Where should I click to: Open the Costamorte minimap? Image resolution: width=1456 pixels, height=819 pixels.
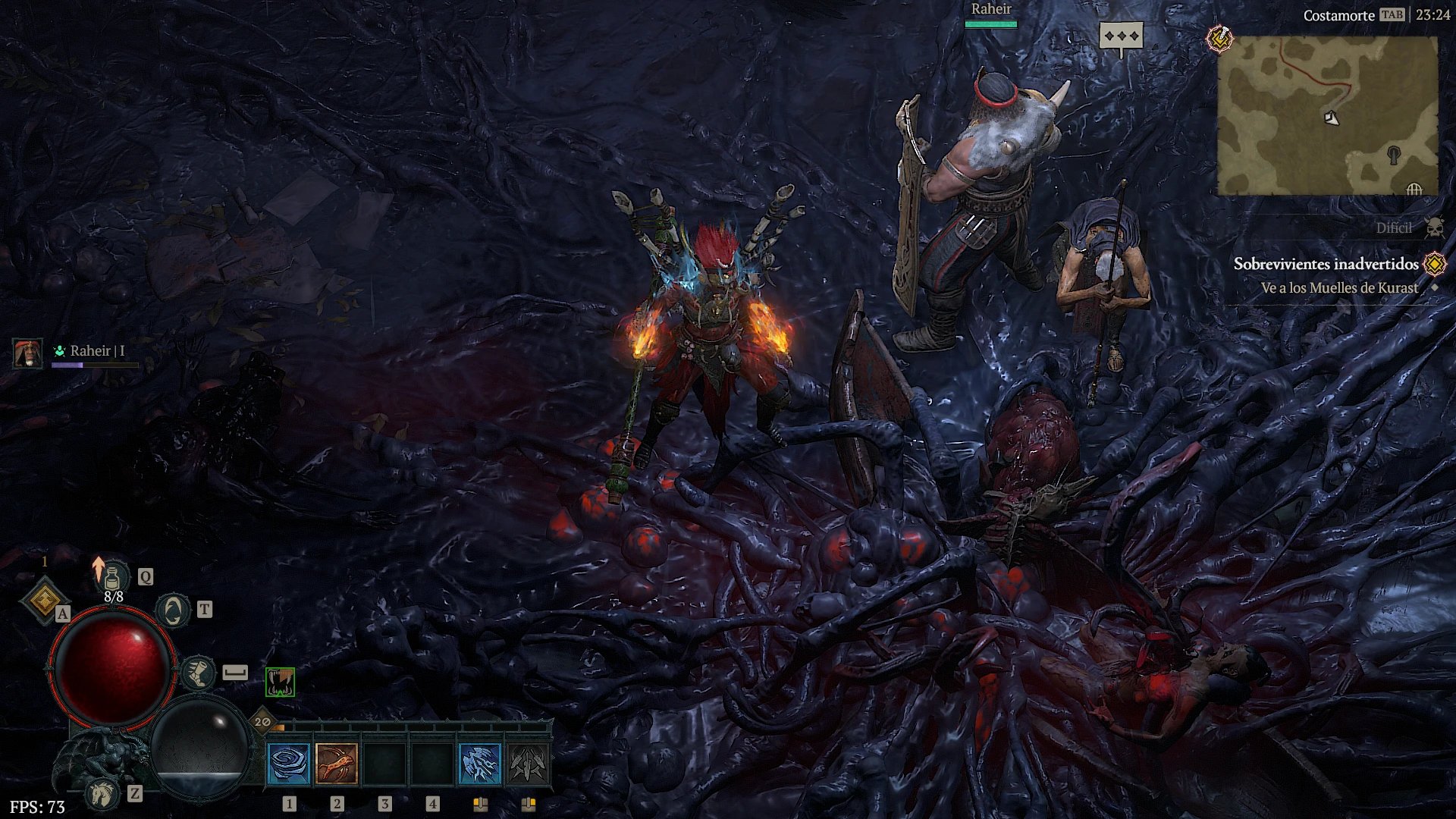click(1327, 116)
